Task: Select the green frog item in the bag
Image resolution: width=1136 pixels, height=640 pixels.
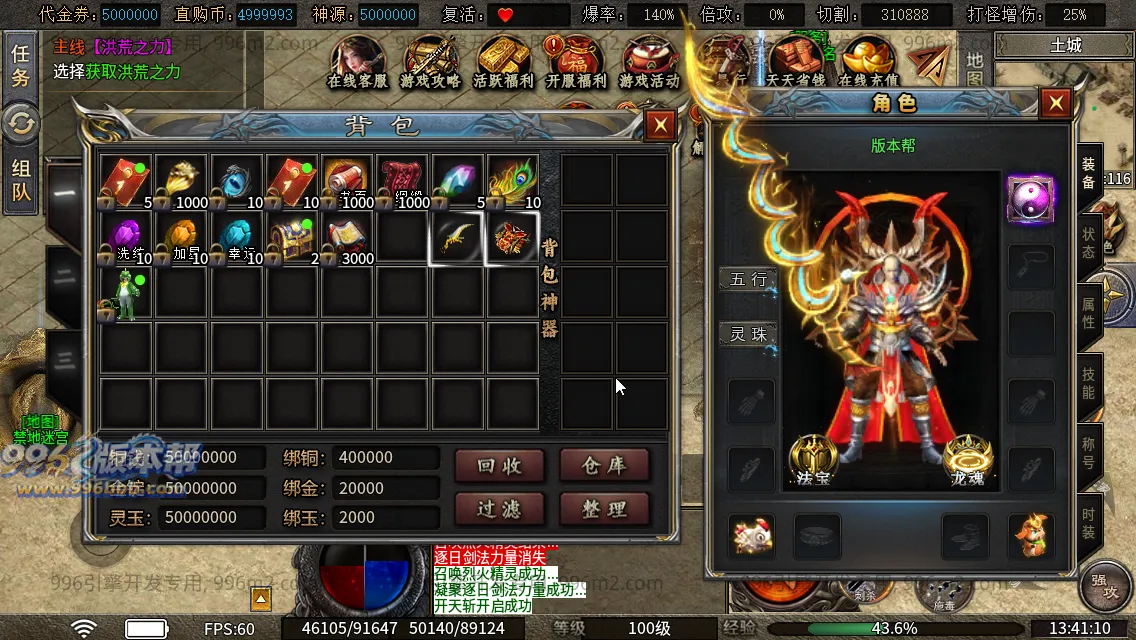Action: (x=125, y=294)
